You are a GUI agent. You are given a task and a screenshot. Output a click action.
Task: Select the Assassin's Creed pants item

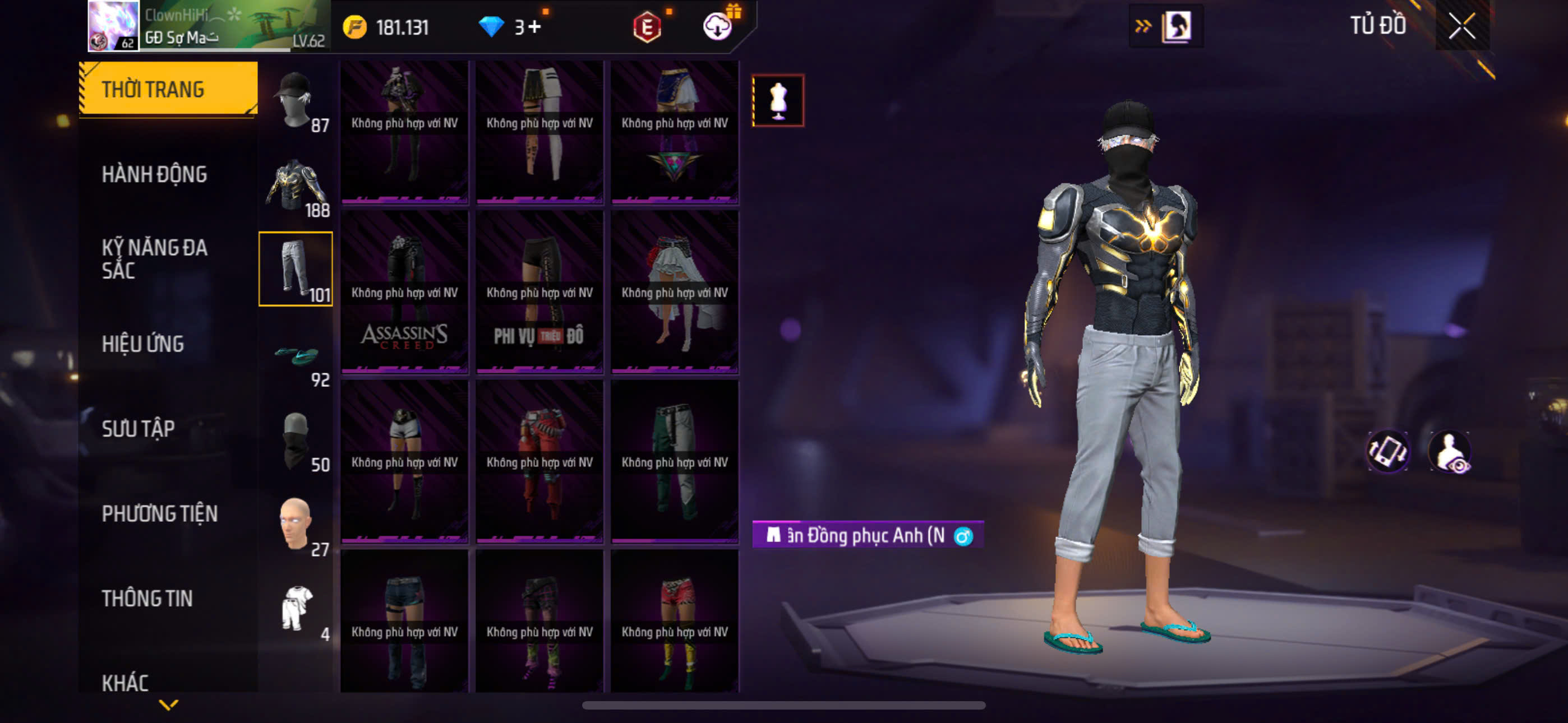pyautogui.click(x=404, y=292)
